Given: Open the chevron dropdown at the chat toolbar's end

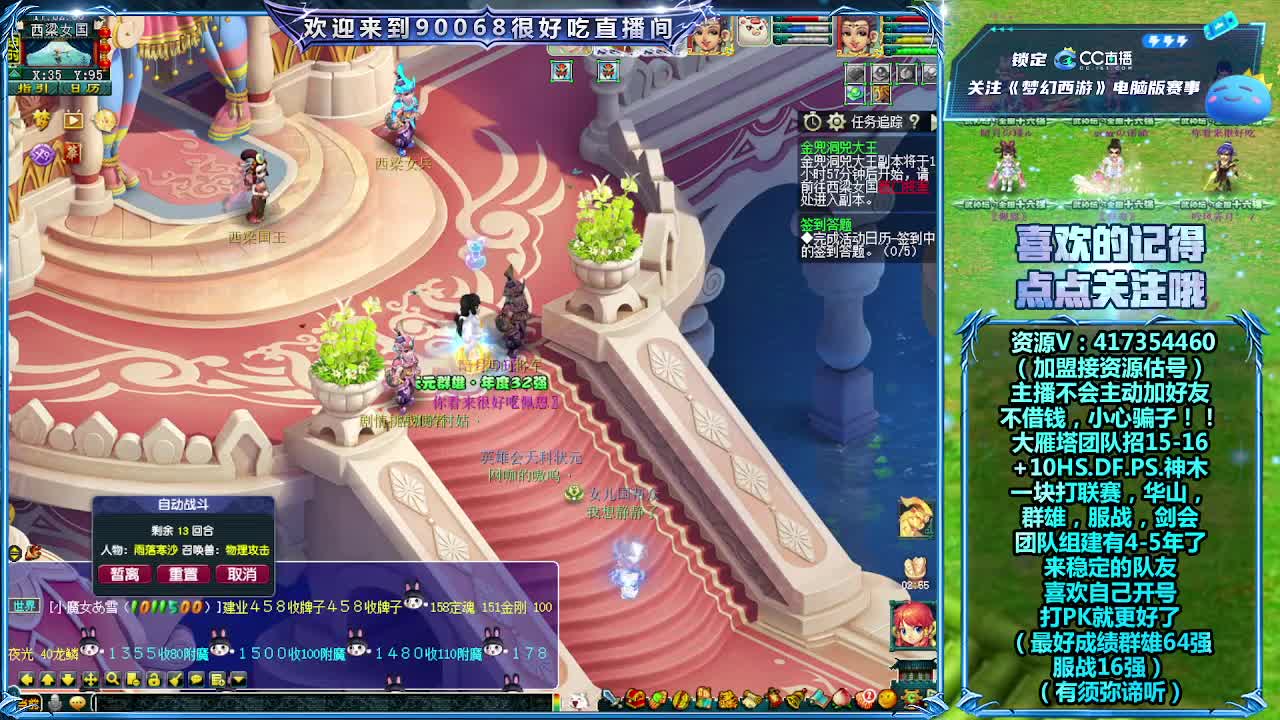Looking at the screenshot, I should [238, 678].
